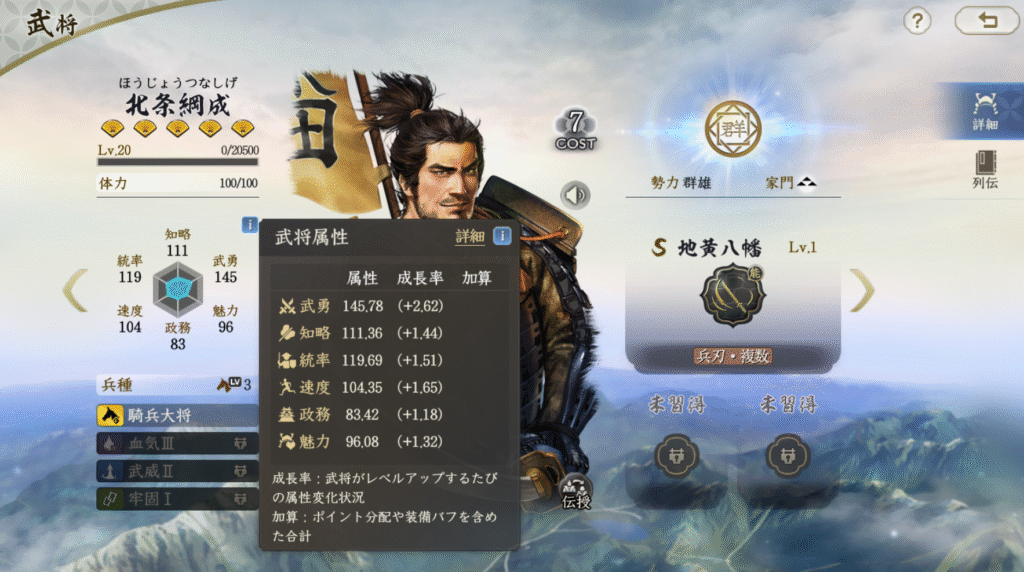Click the info icon in 武将属性 popup

(502, 237)
